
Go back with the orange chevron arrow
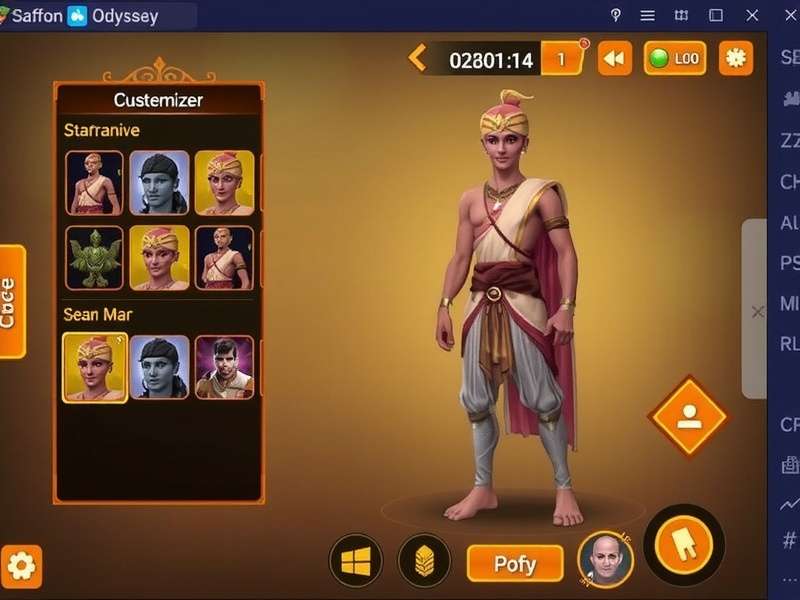pyautogui.click(x=417, y=58)
